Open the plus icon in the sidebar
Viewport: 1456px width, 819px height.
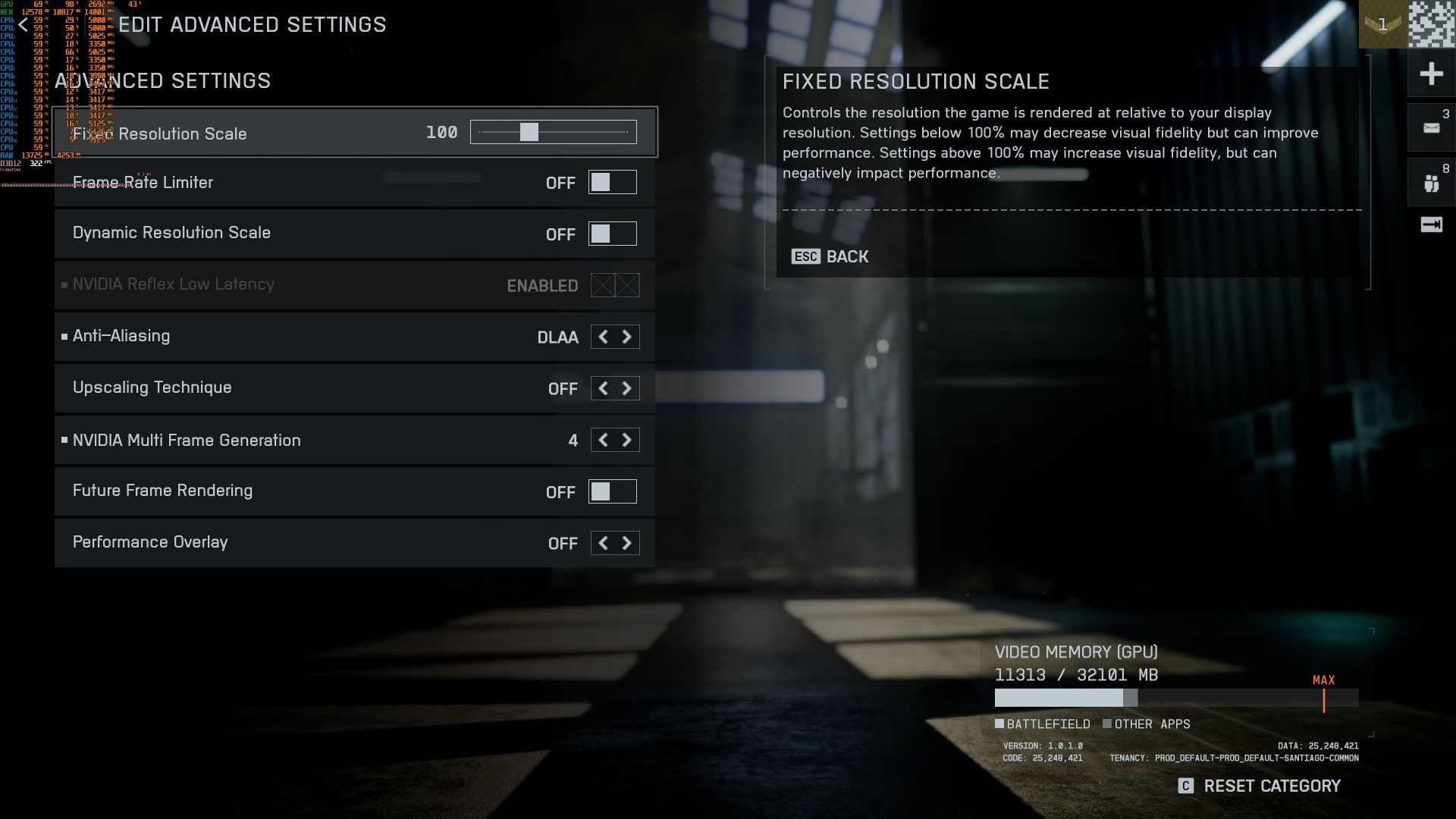(x=1431, y=74)
